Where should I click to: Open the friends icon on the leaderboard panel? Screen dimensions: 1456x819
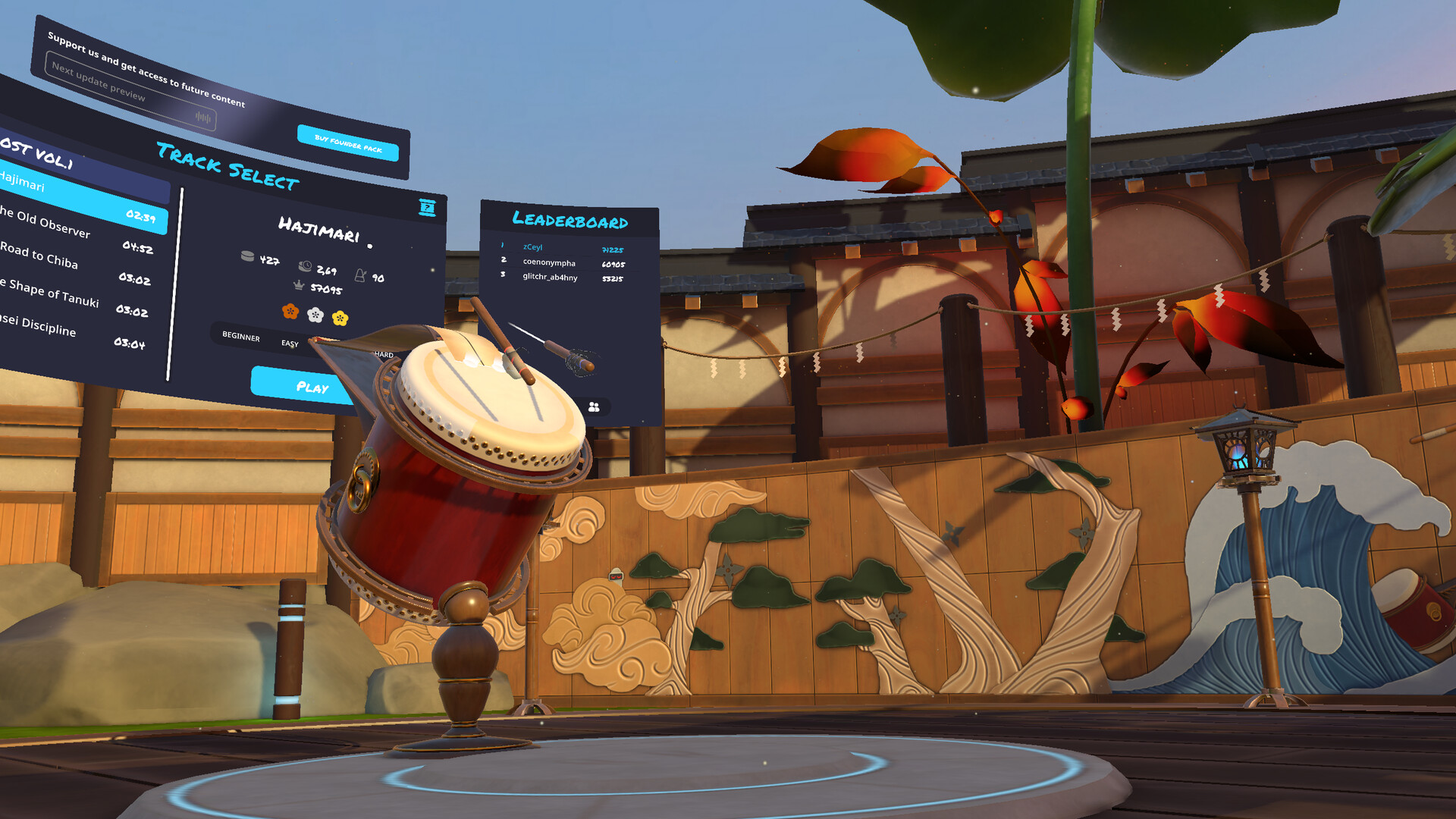[x=593, y=408]
